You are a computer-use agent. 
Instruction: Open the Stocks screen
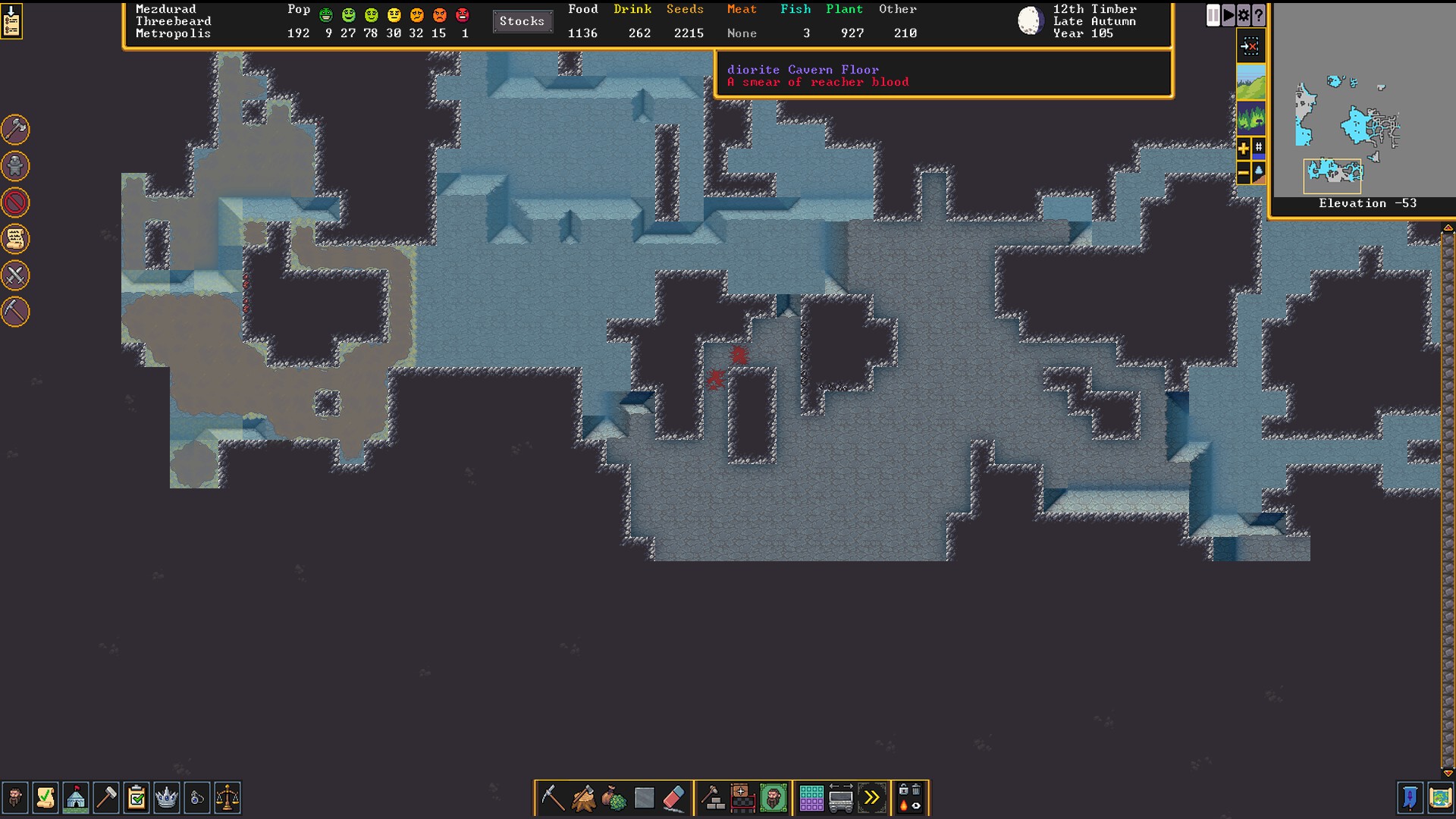[x=522, y=21]
